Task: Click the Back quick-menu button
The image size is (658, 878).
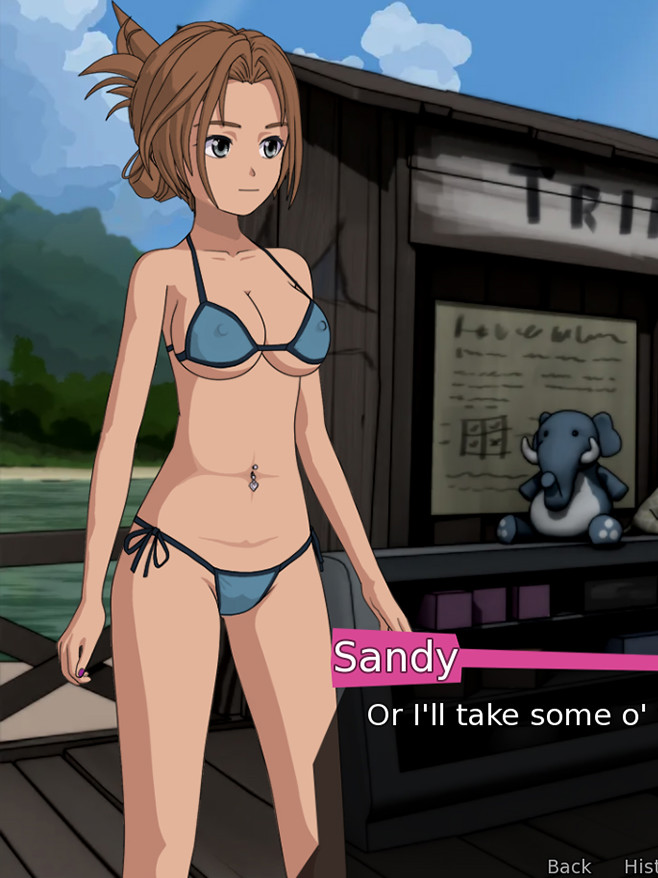Action: coord(569,866)
